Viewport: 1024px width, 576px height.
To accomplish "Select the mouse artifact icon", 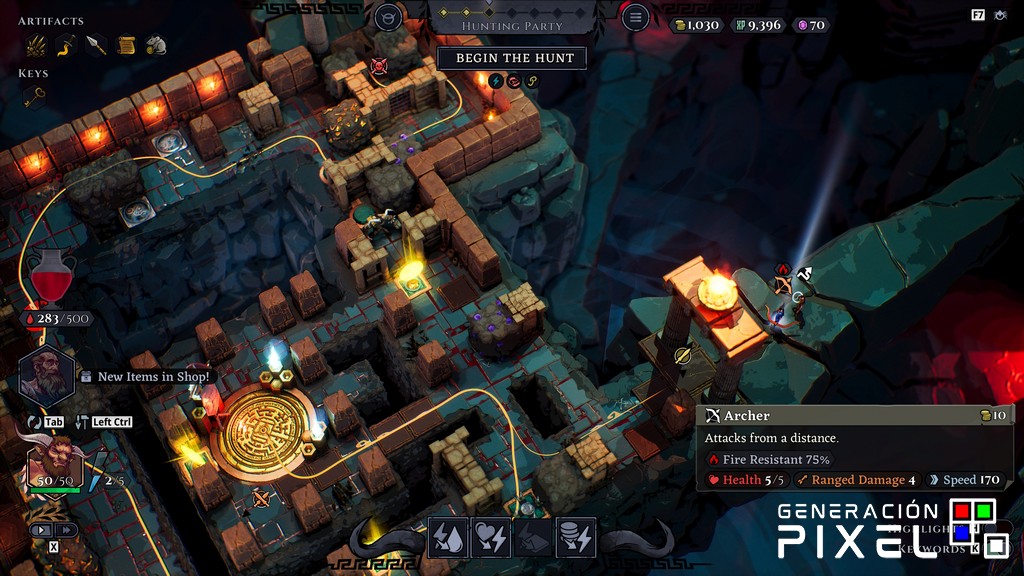I will click(x=155, y=45).
